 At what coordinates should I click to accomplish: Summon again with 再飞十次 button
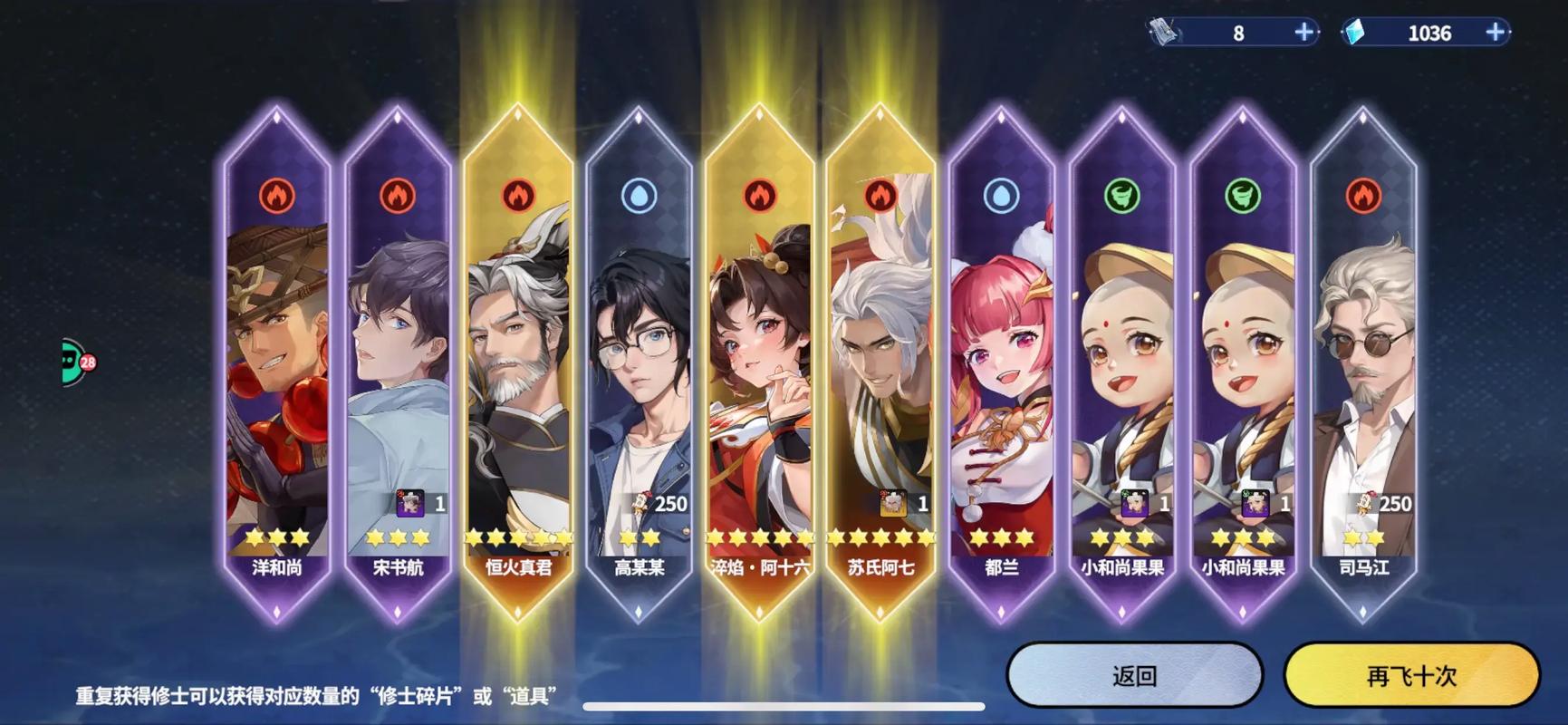click(x=1411, y=676)
